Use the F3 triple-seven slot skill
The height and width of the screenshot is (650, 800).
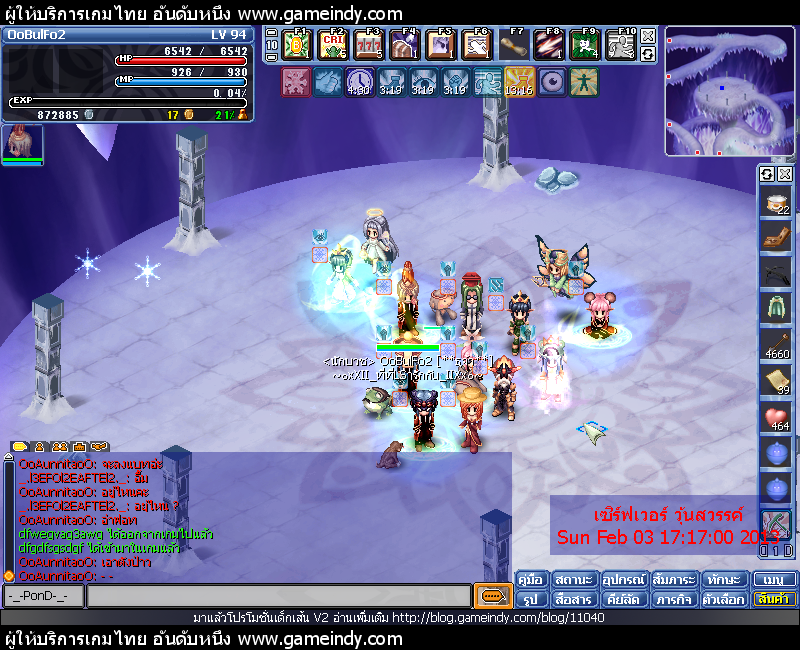click(369, 45)
